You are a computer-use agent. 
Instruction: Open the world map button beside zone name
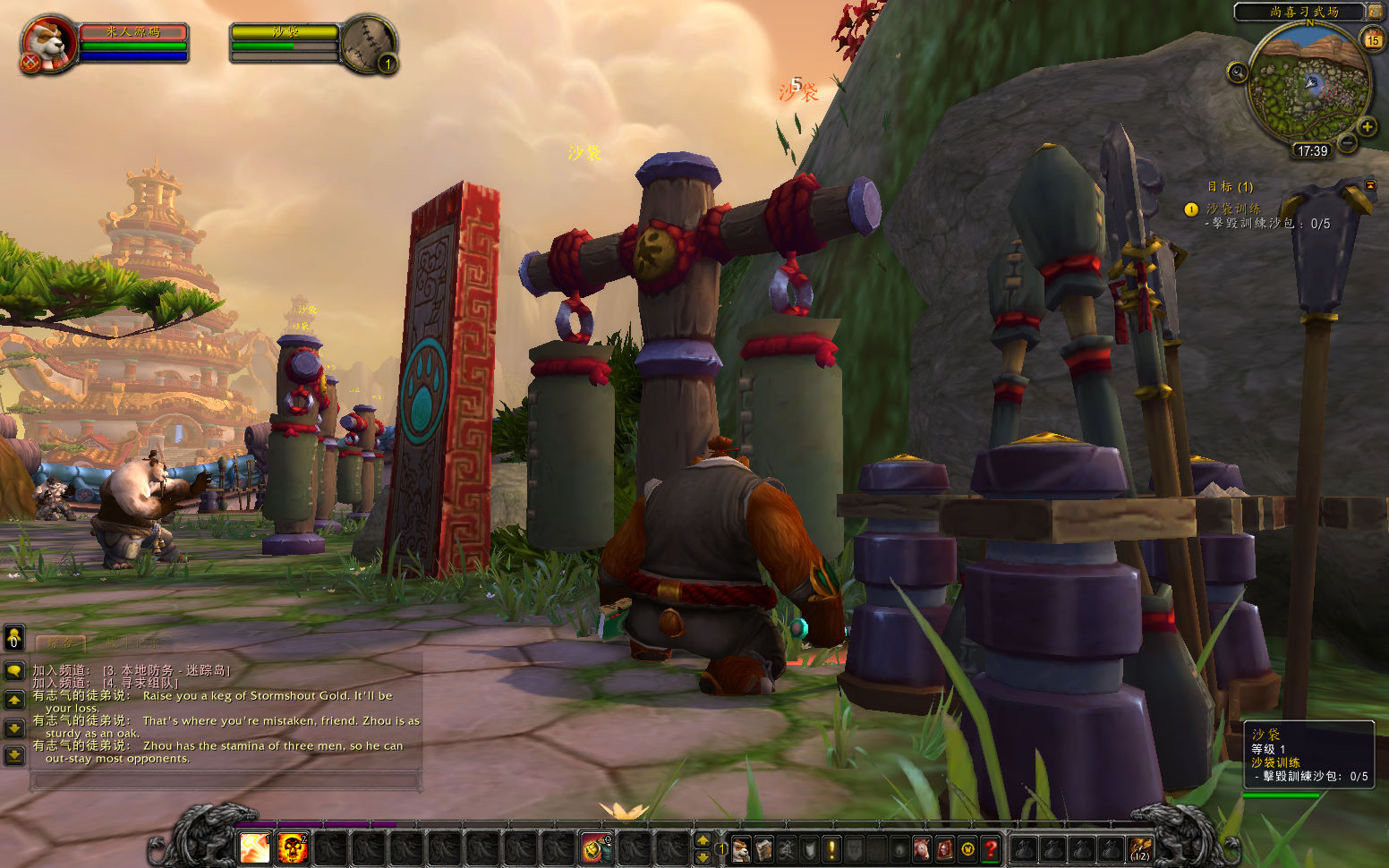[1375, 12]
